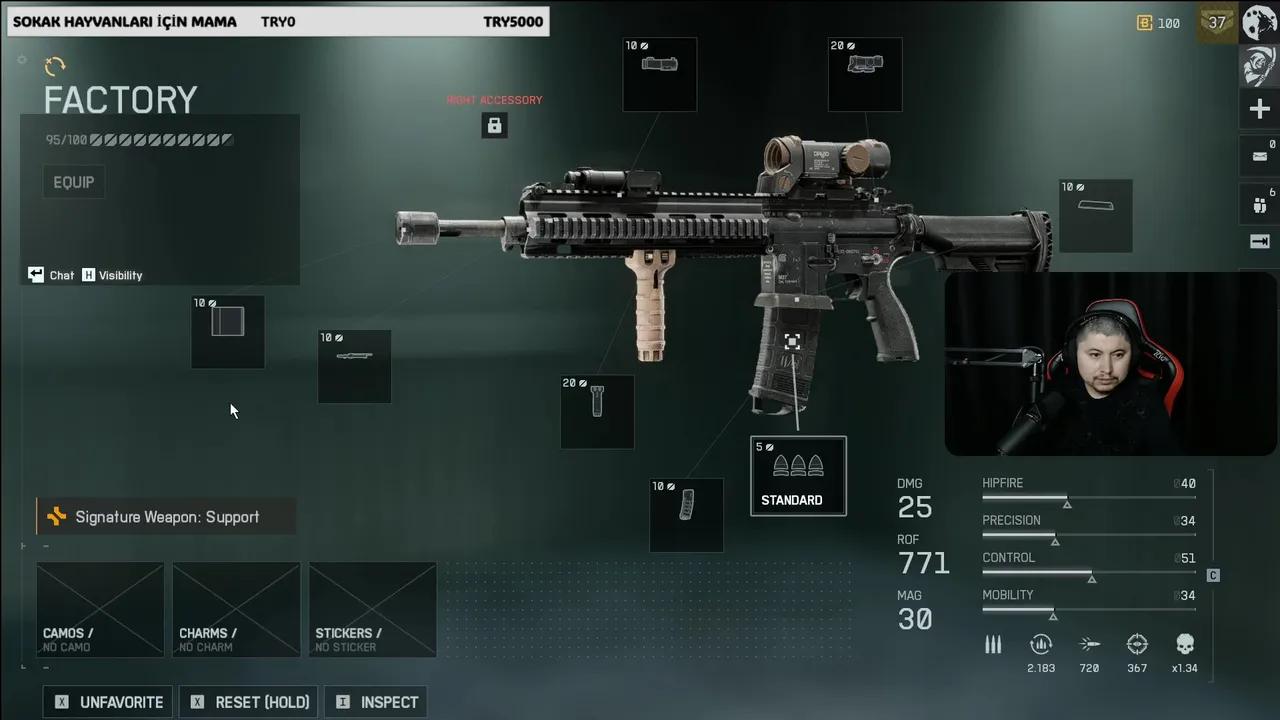Open the Stickers customization tile
This screenshot has height=720, width=1280.
coord(372,609)
